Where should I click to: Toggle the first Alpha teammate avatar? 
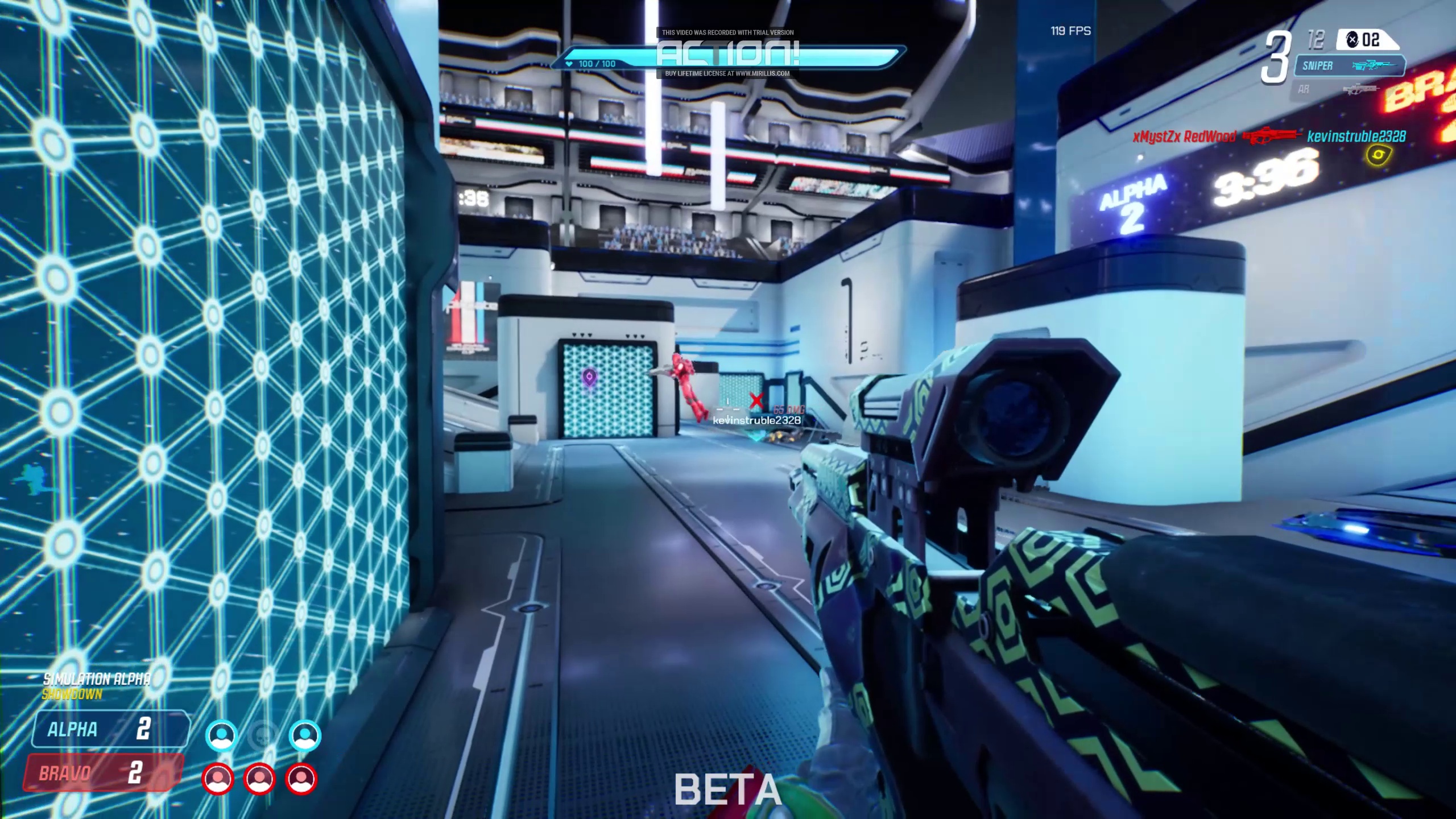pyautogui.click(x=221, y=736)
